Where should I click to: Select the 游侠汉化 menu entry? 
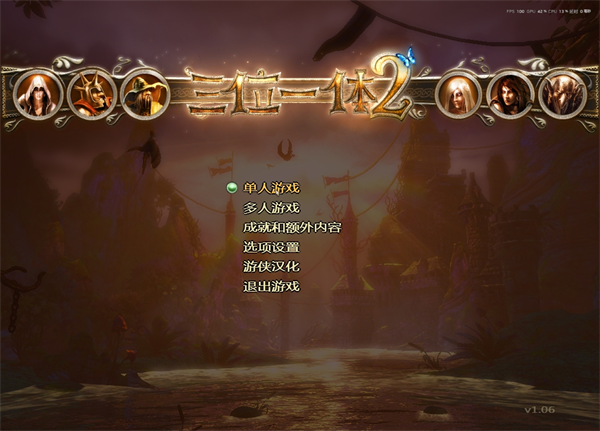pos(271,267)
